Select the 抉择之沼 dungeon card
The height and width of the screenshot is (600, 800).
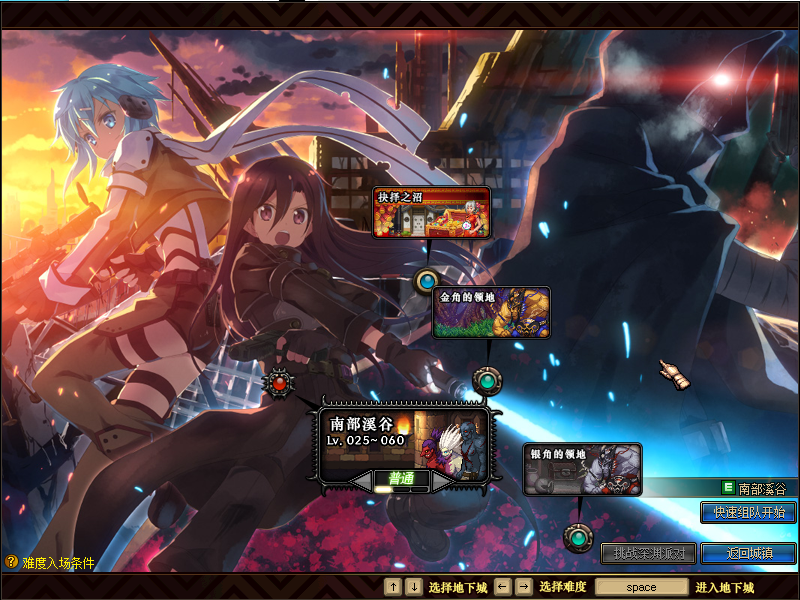[432, 212]
